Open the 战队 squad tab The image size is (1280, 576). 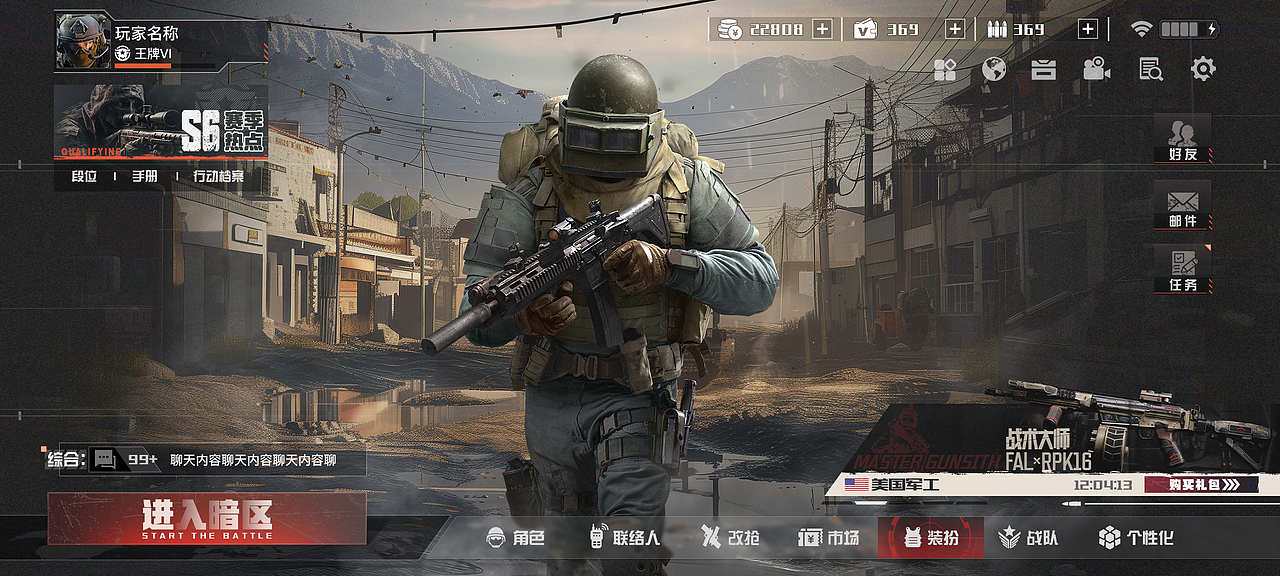click(x=1029, y=538)
